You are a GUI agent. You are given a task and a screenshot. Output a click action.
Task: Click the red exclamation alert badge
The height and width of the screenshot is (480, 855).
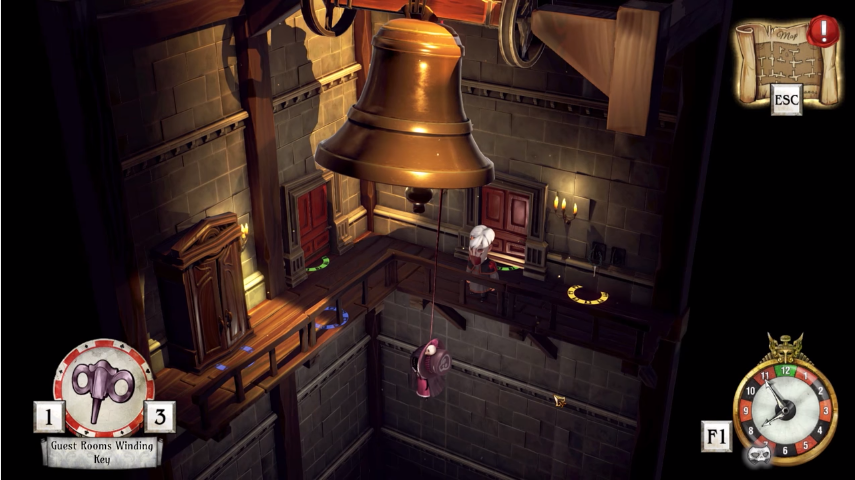click(823, 30)
